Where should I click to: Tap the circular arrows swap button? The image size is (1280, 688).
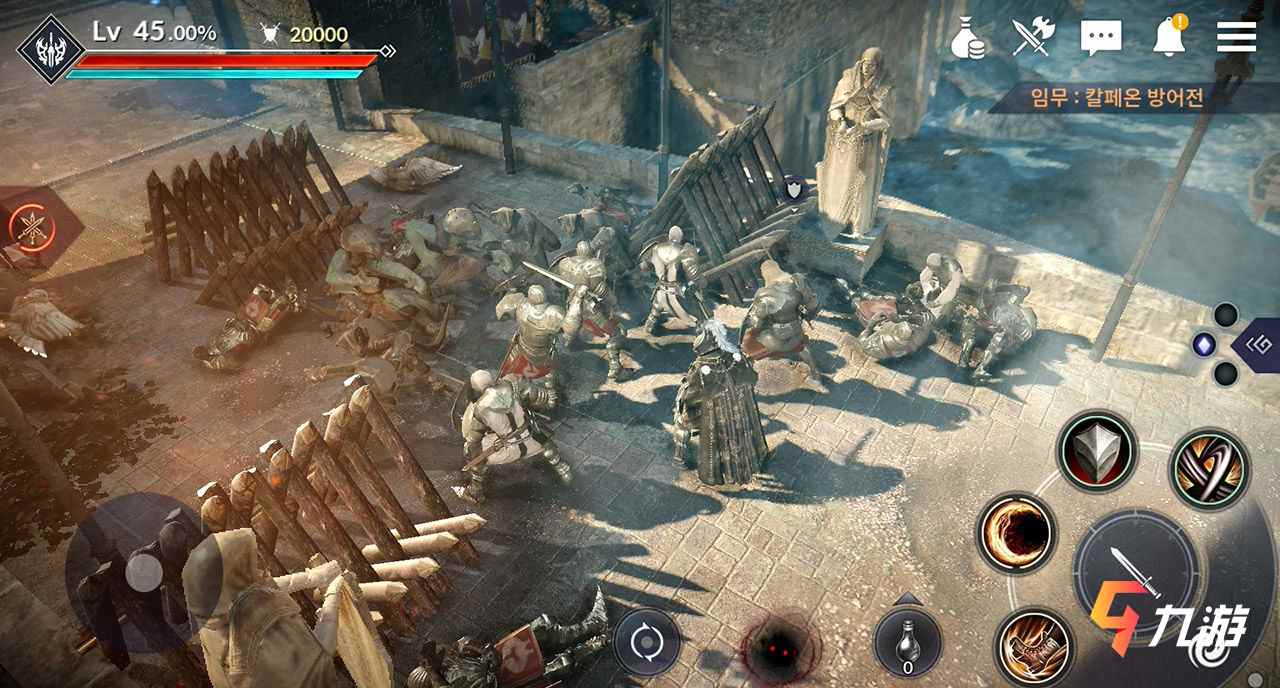click(646, 641)
